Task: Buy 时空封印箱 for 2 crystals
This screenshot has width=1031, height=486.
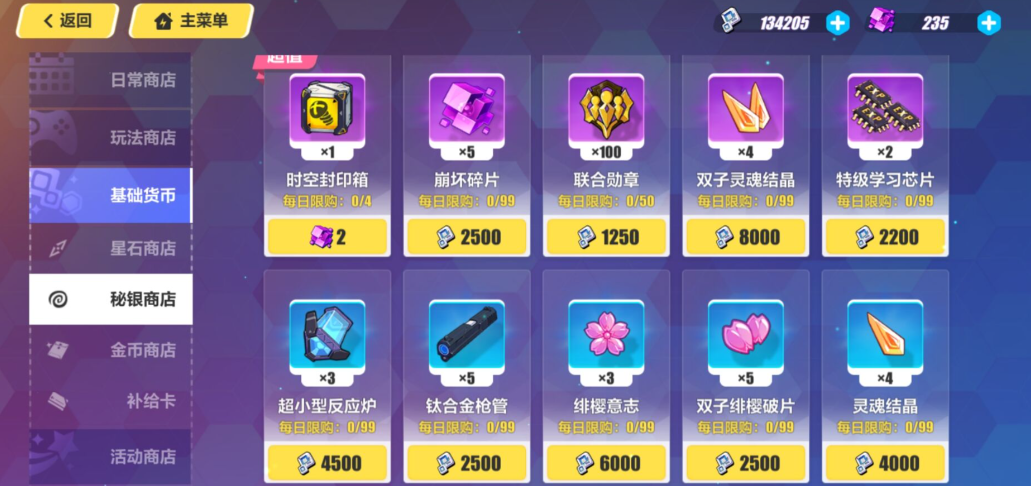Action: pos(327,237)
